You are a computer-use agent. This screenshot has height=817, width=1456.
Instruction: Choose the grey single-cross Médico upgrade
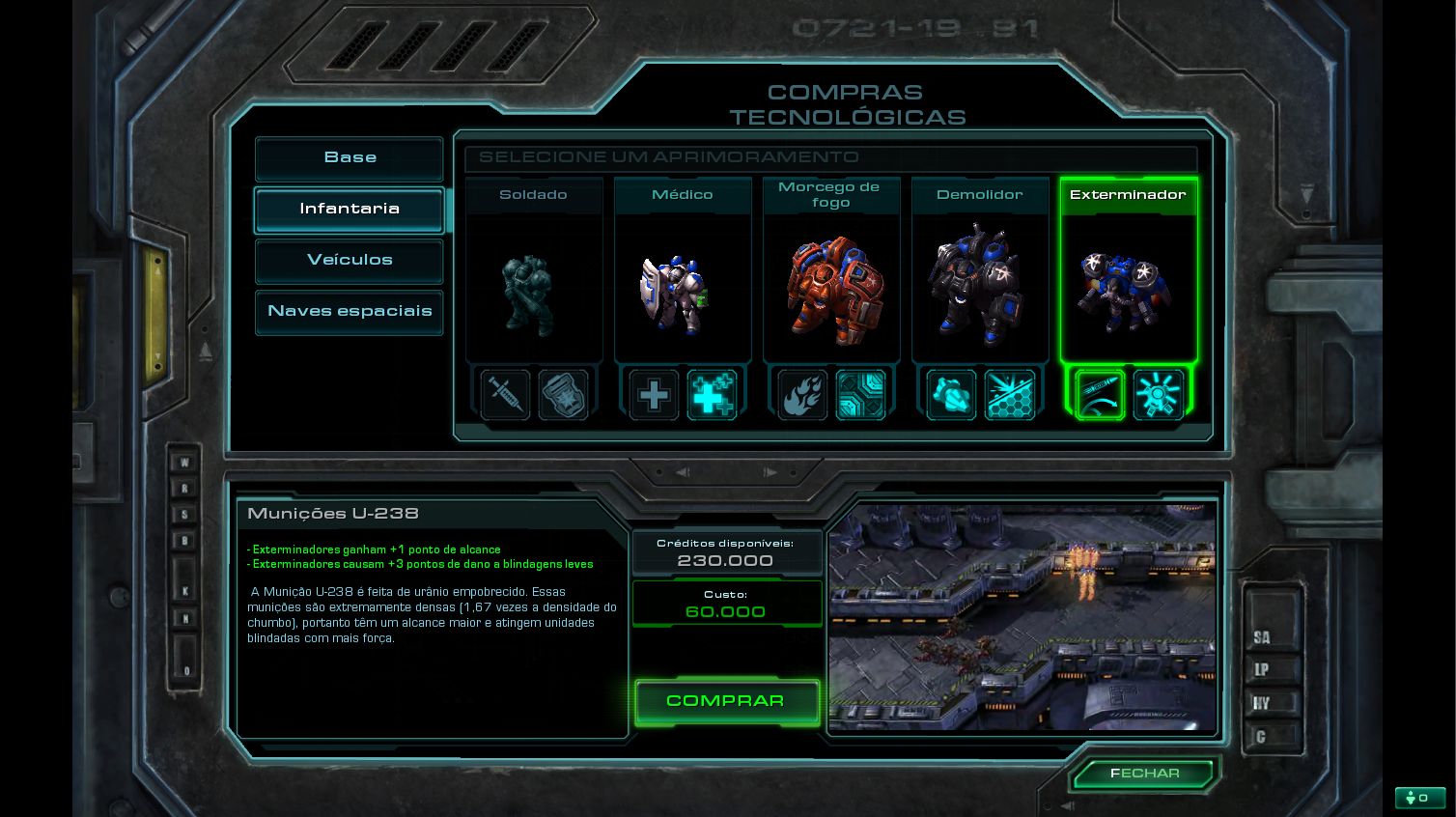pos(654,395)
